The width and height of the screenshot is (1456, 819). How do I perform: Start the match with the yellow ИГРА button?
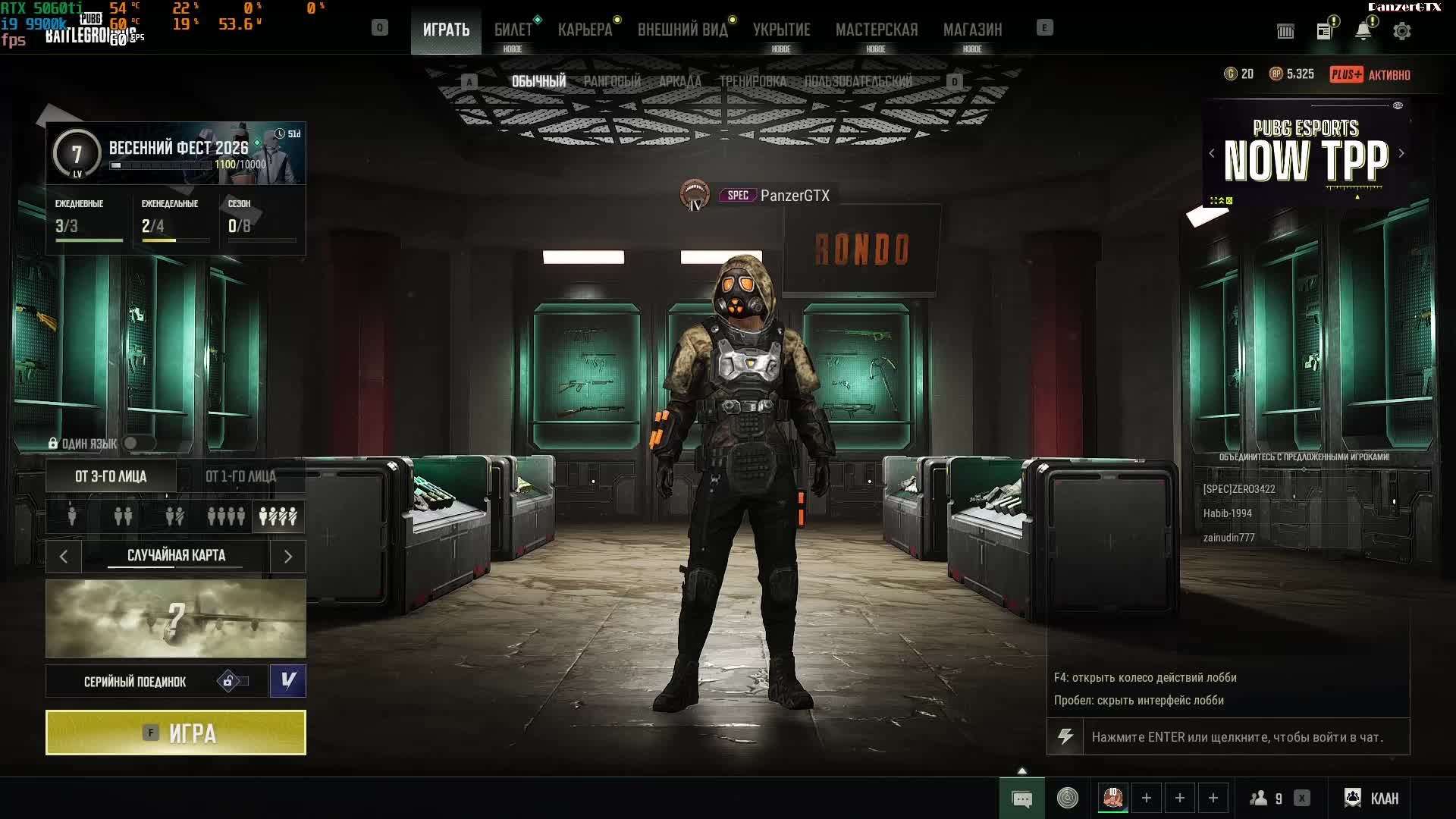(176, 733)
